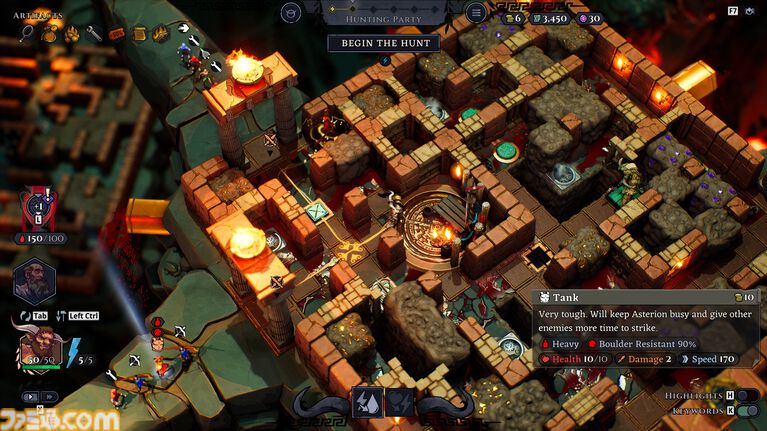The height and width of the screenshot is (431, 767).
Task: Choose the bearded man character portrait
Action: click(32, 281)
